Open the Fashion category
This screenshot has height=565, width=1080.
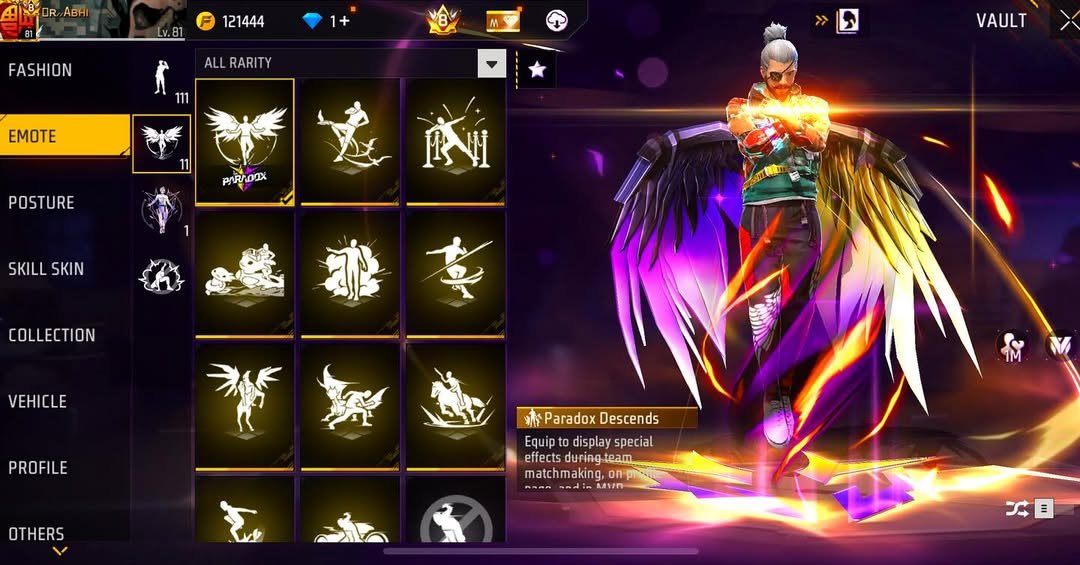42,71
